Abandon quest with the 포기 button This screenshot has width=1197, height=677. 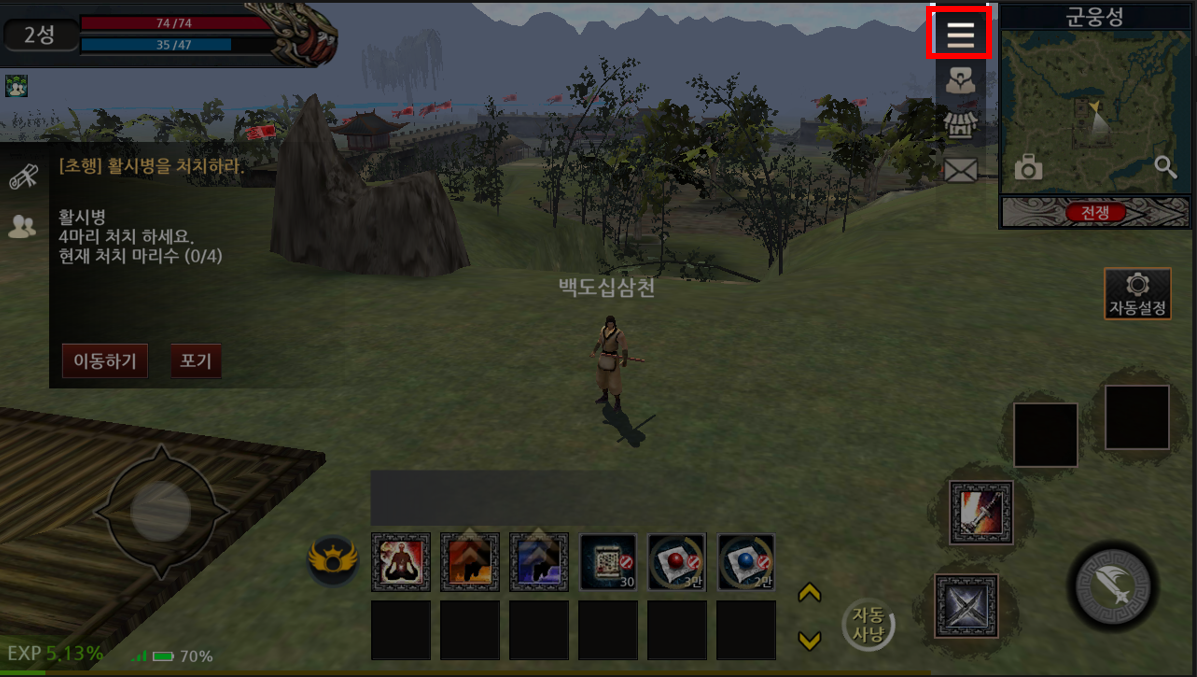195,361
